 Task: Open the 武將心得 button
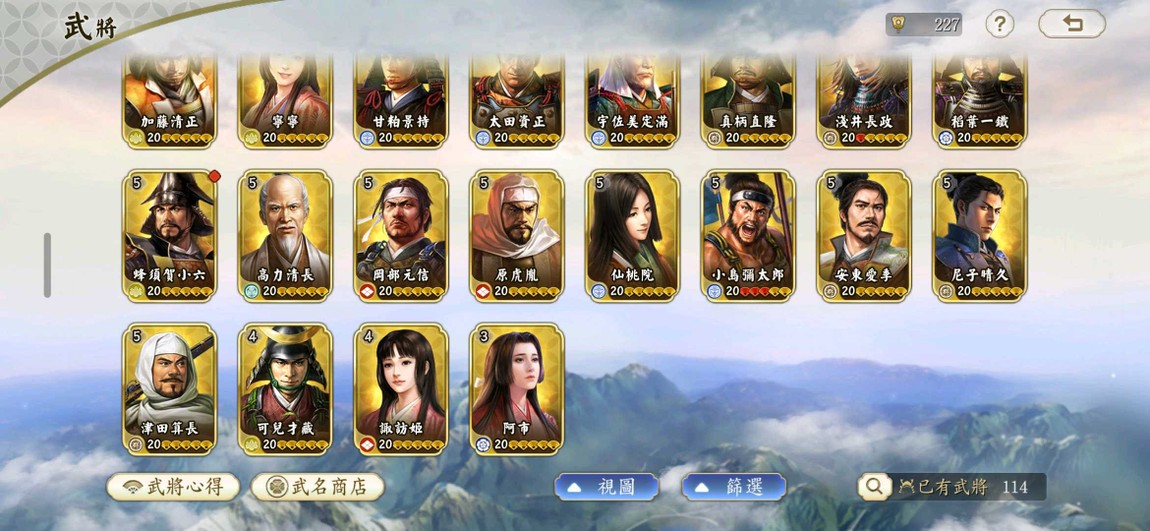[173, 487]
